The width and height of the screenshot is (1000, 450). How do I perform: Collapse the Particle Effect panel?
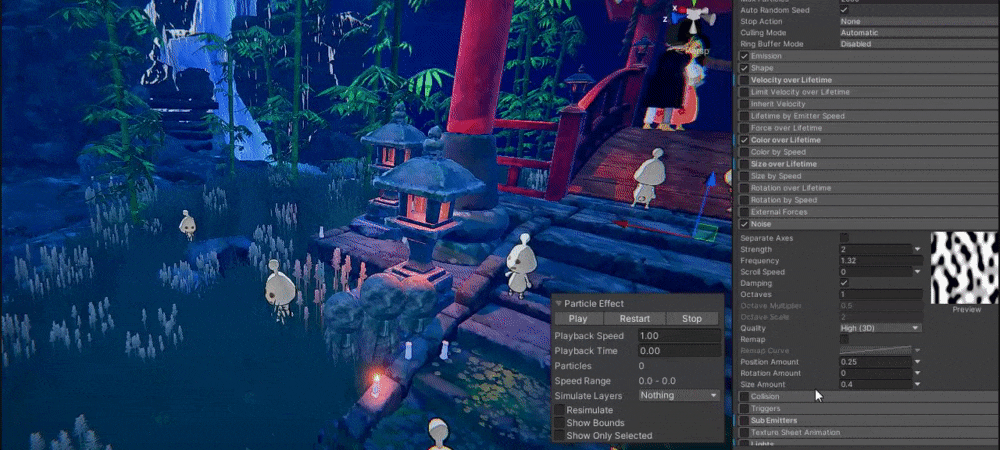pos(558,303)
